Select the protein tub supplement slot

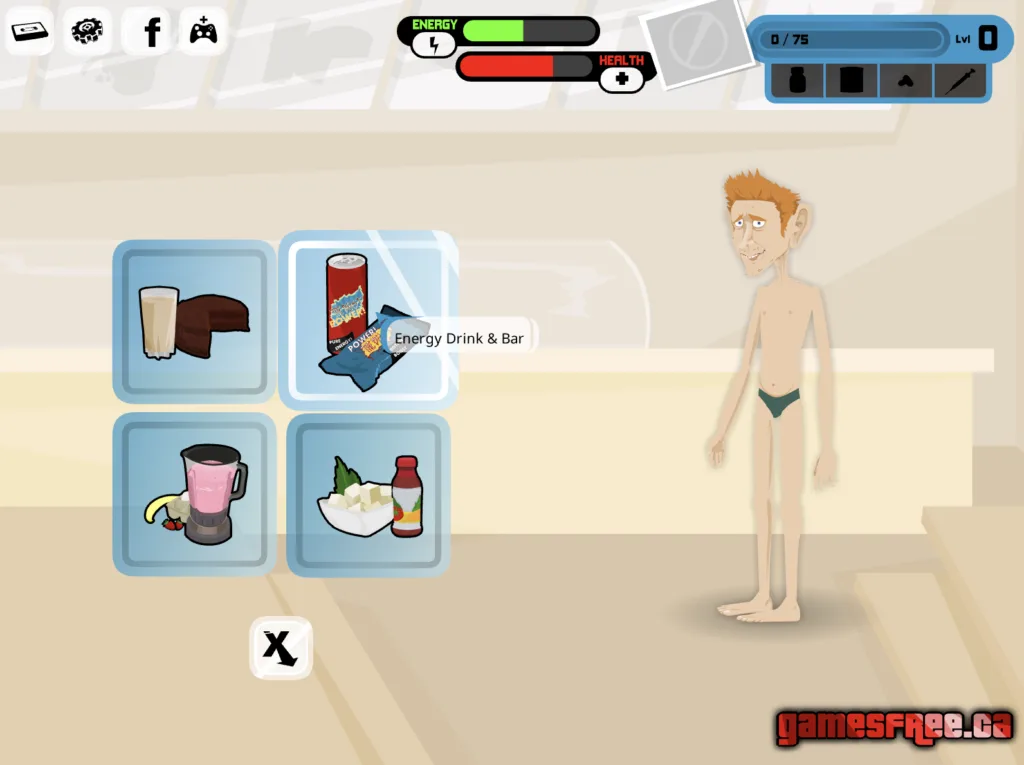851,81
